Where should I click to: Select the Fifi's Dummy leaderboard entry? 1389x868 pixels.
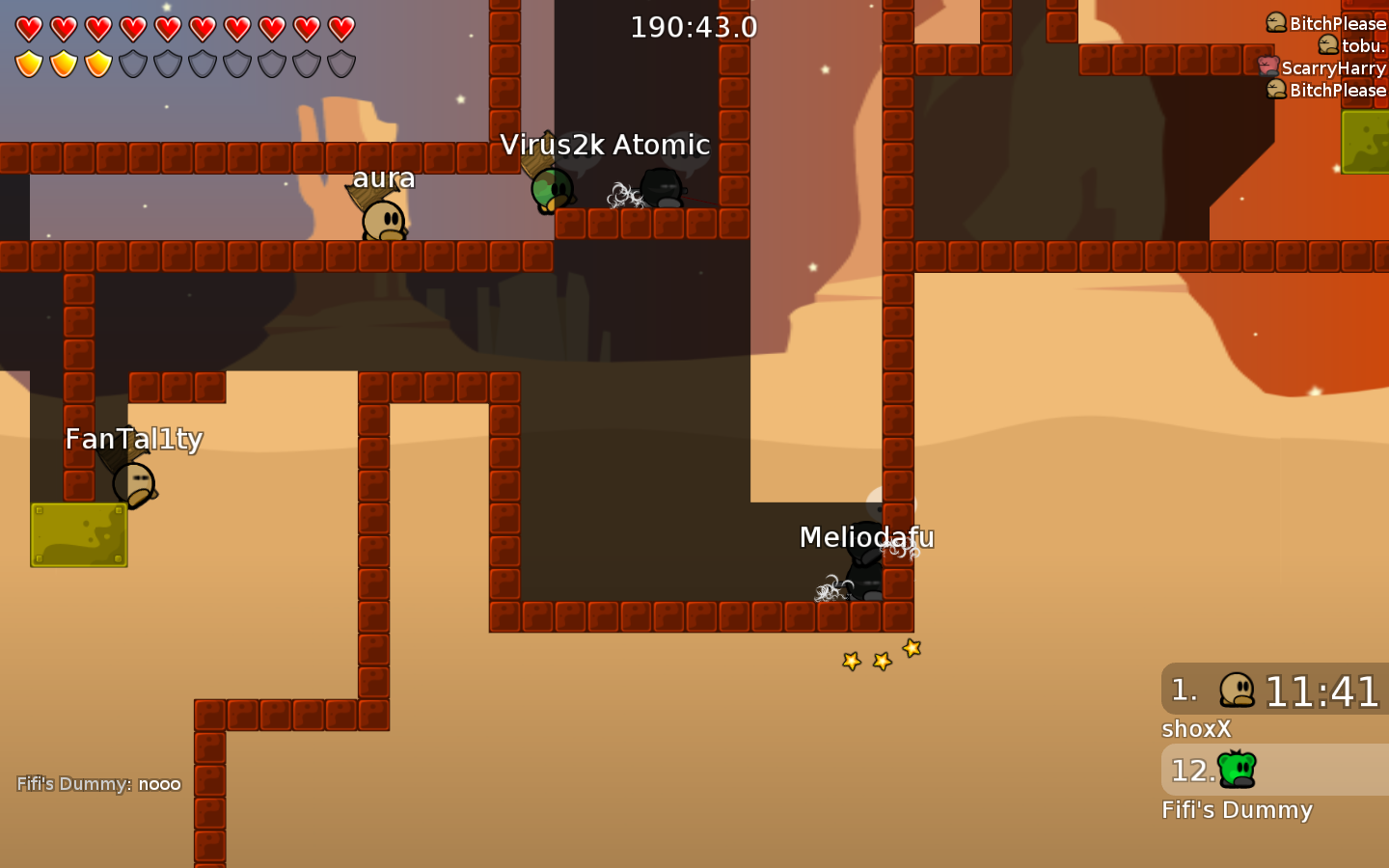pyautogui.click(x=1237, y=810)
